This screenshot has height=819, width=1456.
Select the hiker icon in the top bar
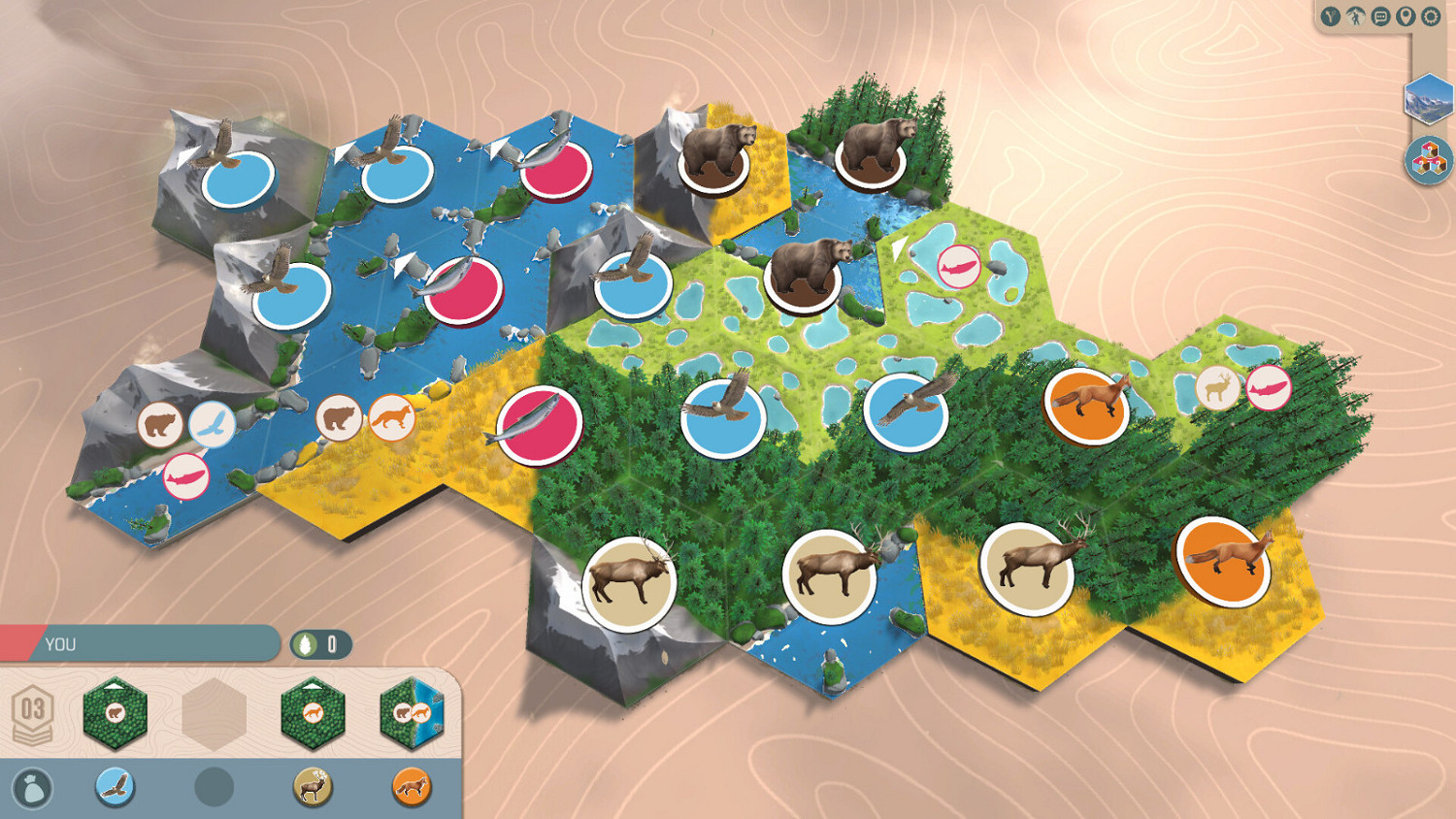(1355, 16)
